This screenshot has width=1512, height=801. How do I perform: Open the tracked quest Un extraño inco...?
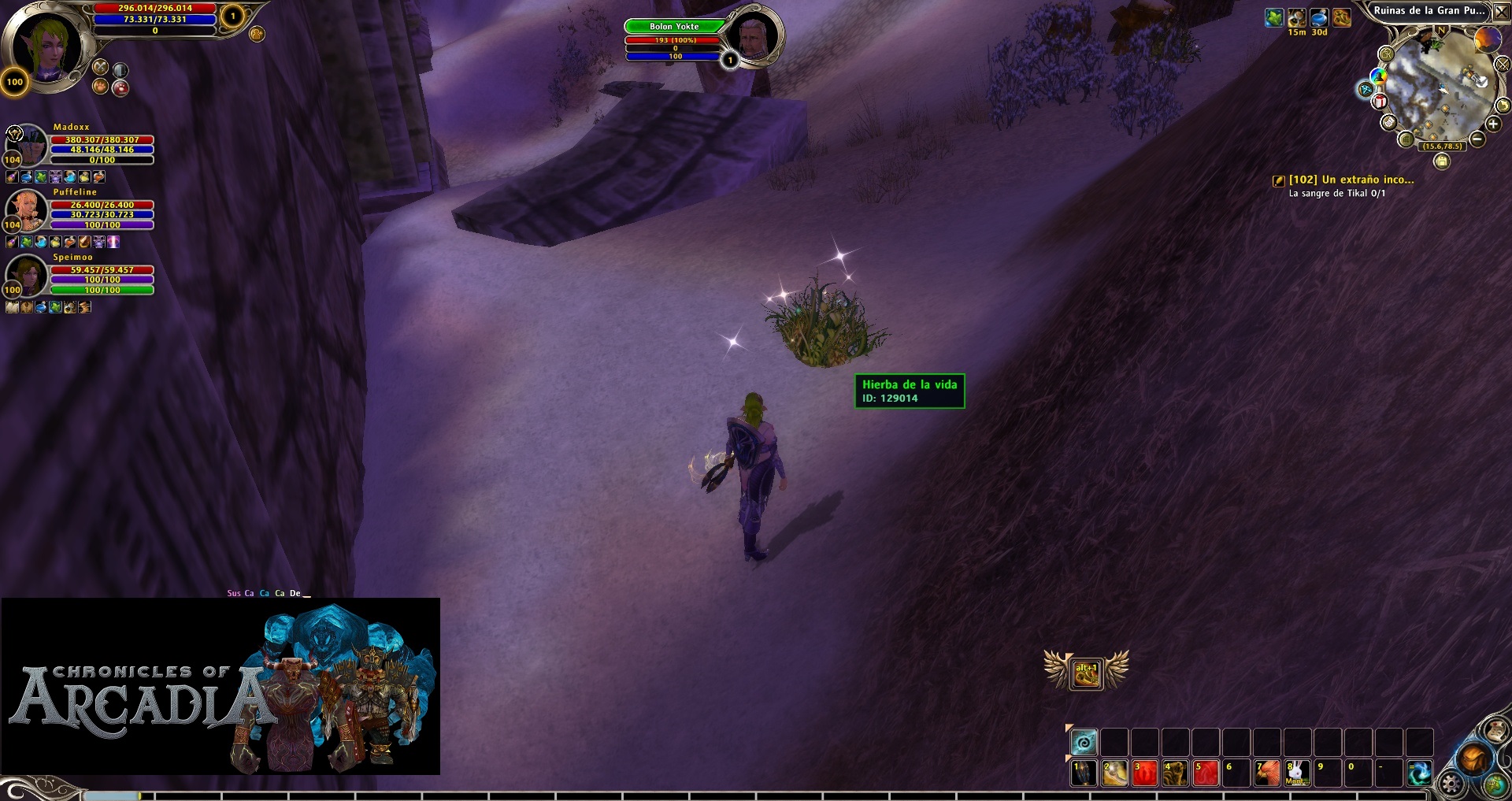tap(1351, 180)
